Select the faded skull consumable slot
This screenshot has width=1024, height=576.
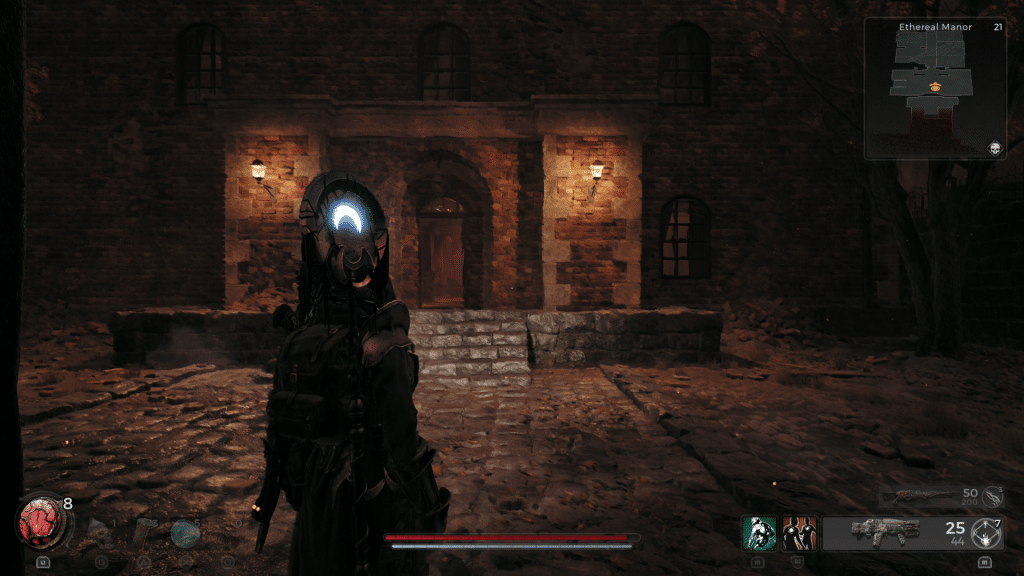[x=99, y=531]
